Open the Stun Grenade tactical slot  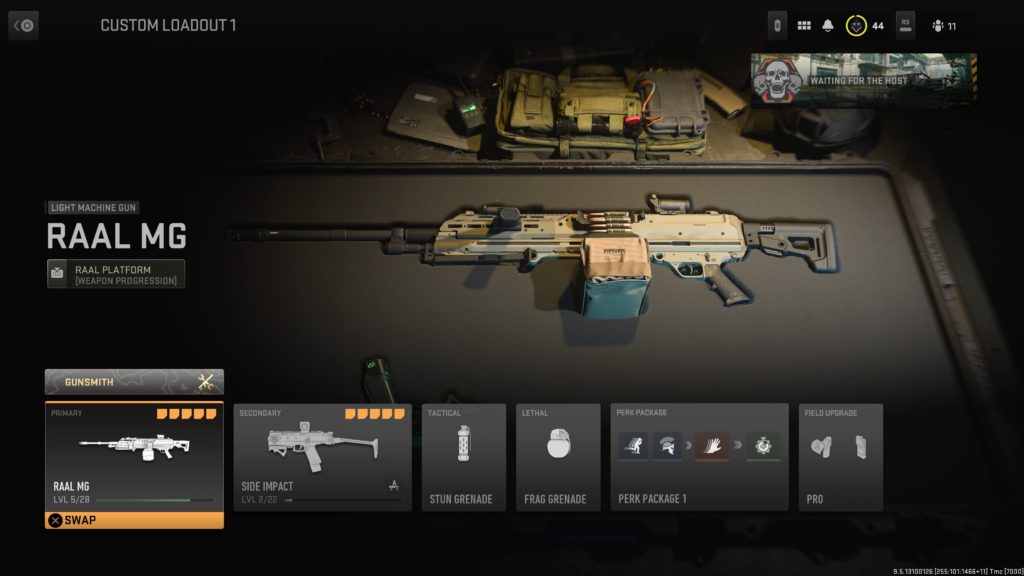[x=461, y=457]
